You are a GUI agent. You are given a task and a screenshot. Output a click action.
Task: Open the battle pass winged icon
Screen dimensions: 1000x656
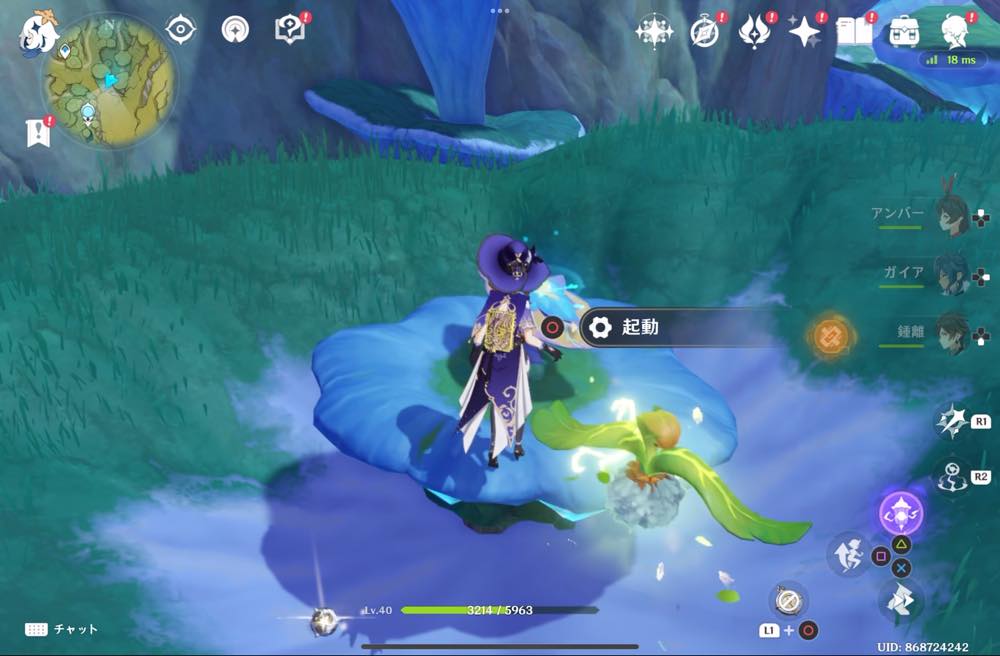tap(754, 31)
